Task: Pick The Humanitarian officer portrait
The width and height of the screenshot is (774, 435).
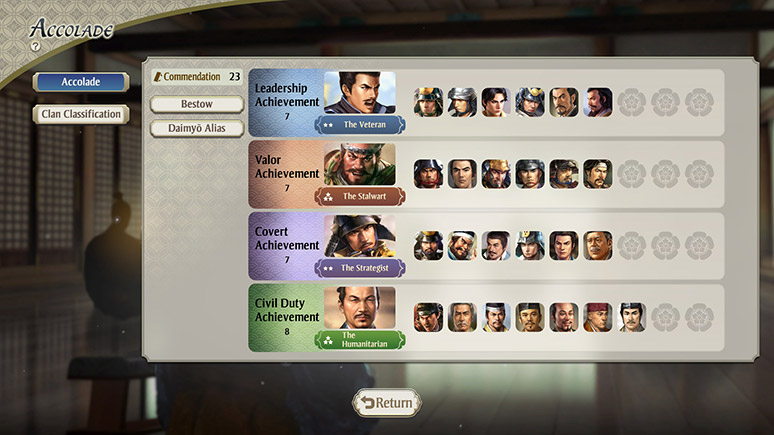Action: 360,308
